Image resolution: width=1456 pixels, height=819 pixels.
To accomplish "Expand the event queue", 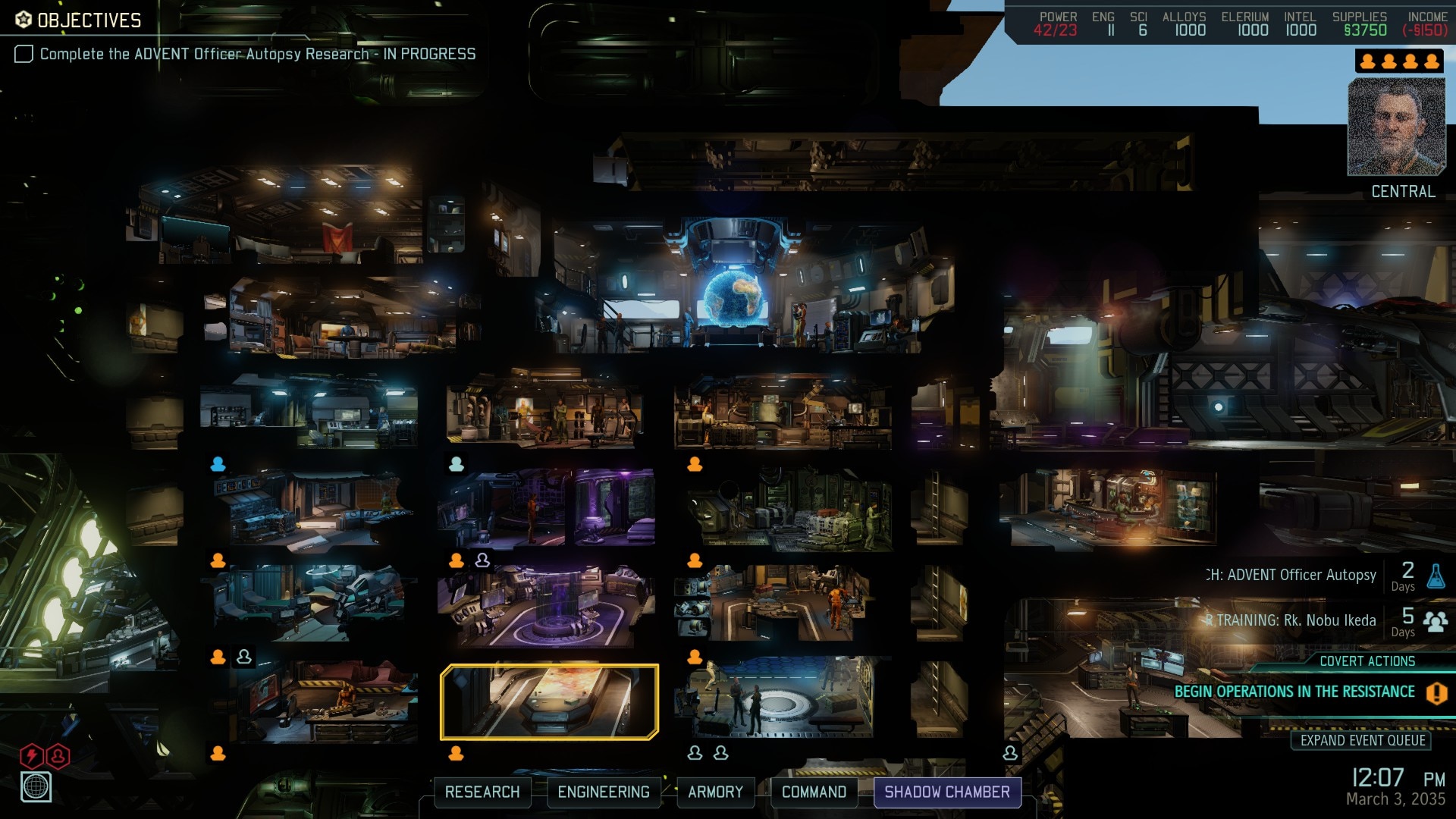I will click(1362, 740).
